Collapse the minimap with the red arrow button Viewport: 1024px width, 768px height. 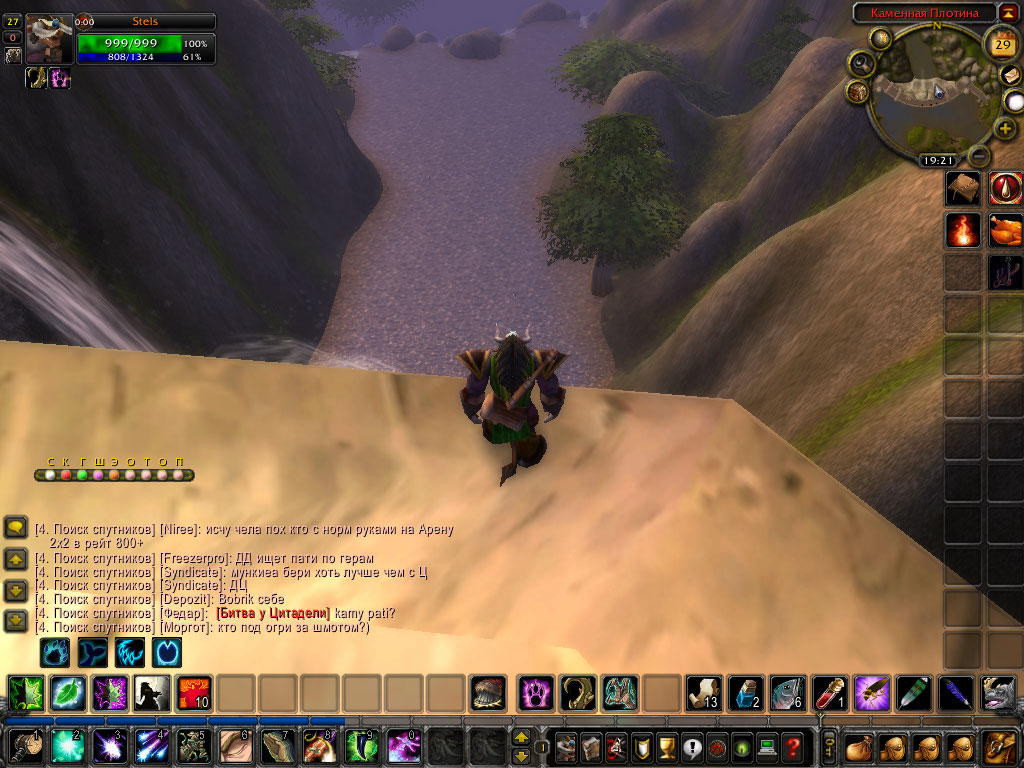click(1010, 12)
